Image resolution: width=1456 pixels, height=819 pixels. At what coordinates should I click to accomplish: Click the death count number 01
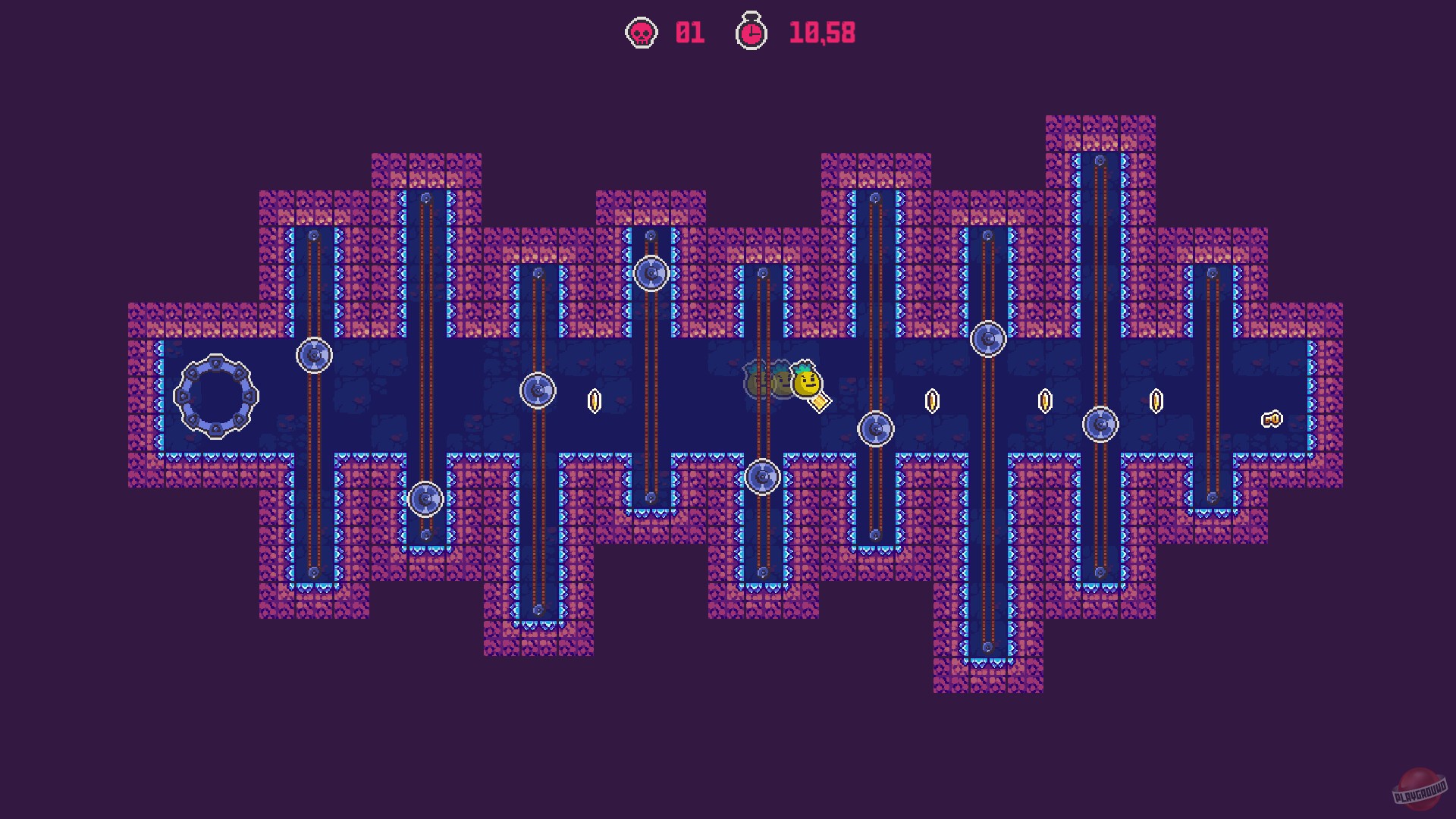click(x=688, y=33)
